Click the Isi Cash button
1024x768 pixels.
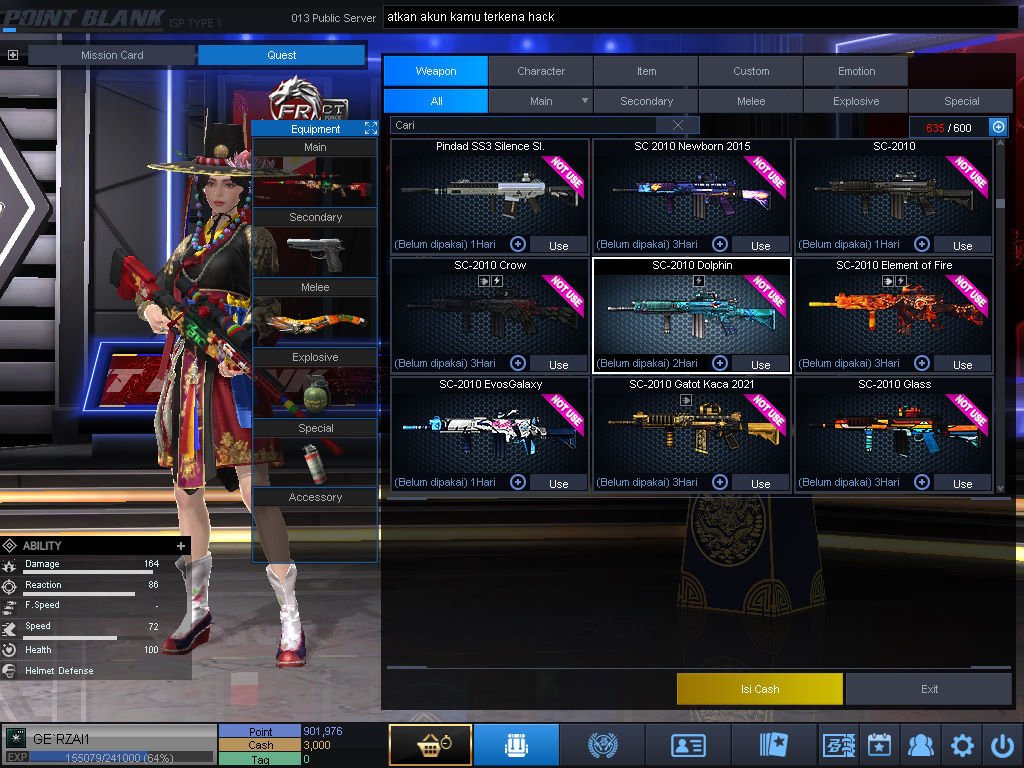point(760,689)
